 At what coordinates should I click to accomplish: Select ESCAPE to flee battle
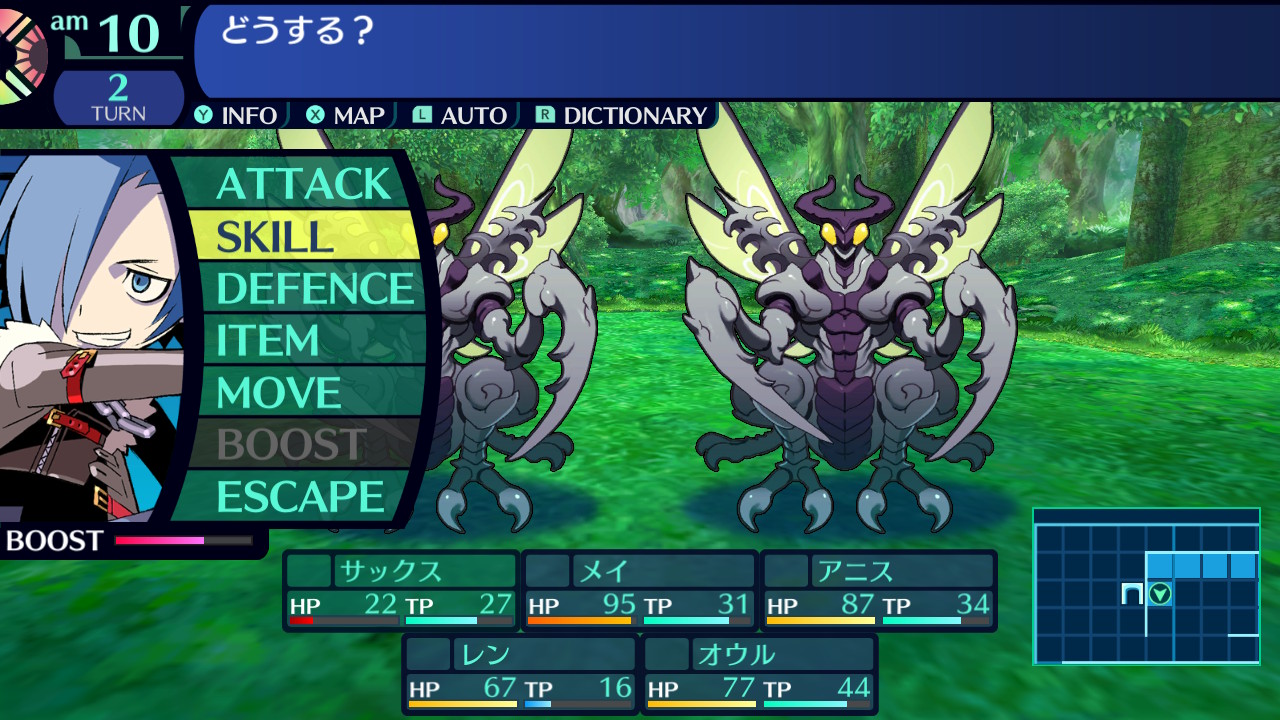coord(300,497)
